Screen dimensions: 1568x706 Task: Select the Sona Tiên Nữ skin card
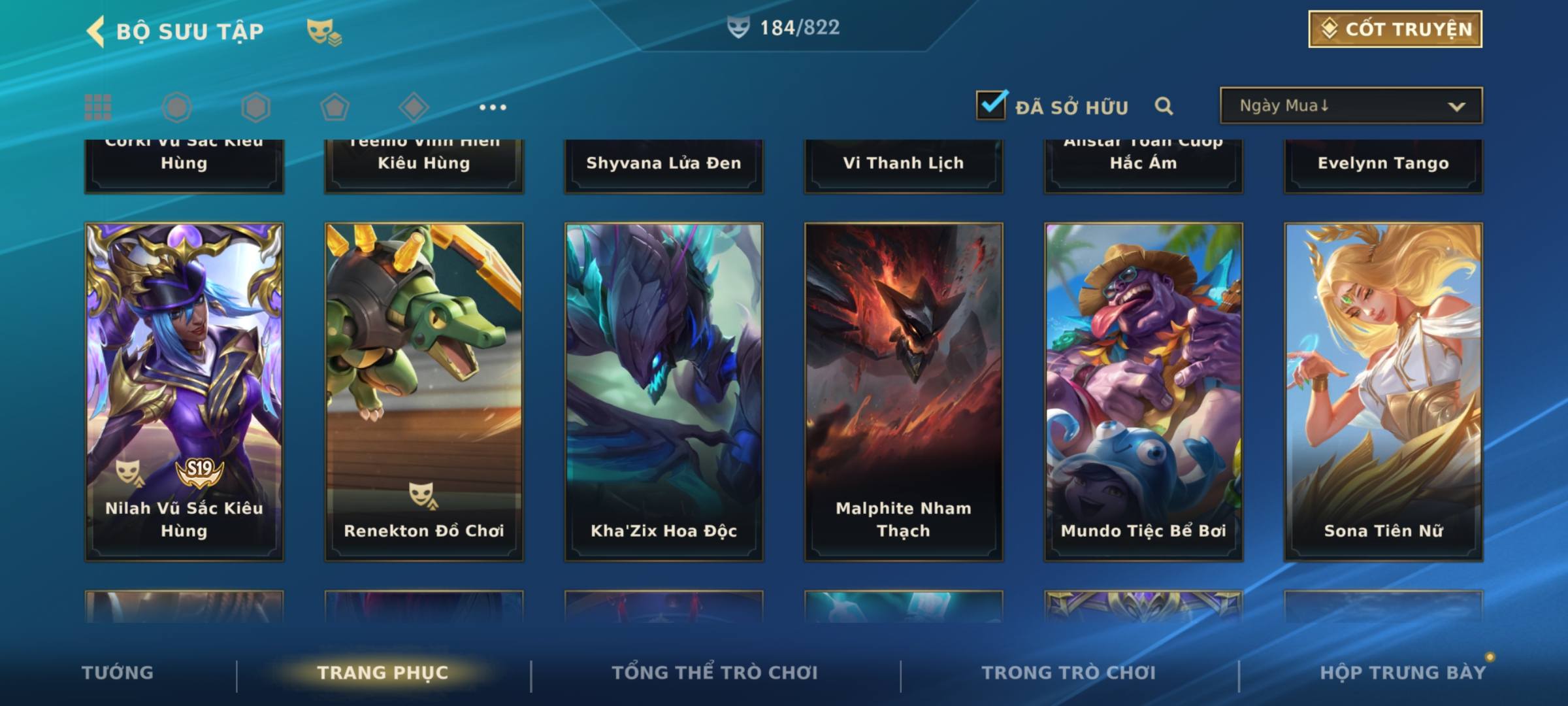coord(1383,391)
